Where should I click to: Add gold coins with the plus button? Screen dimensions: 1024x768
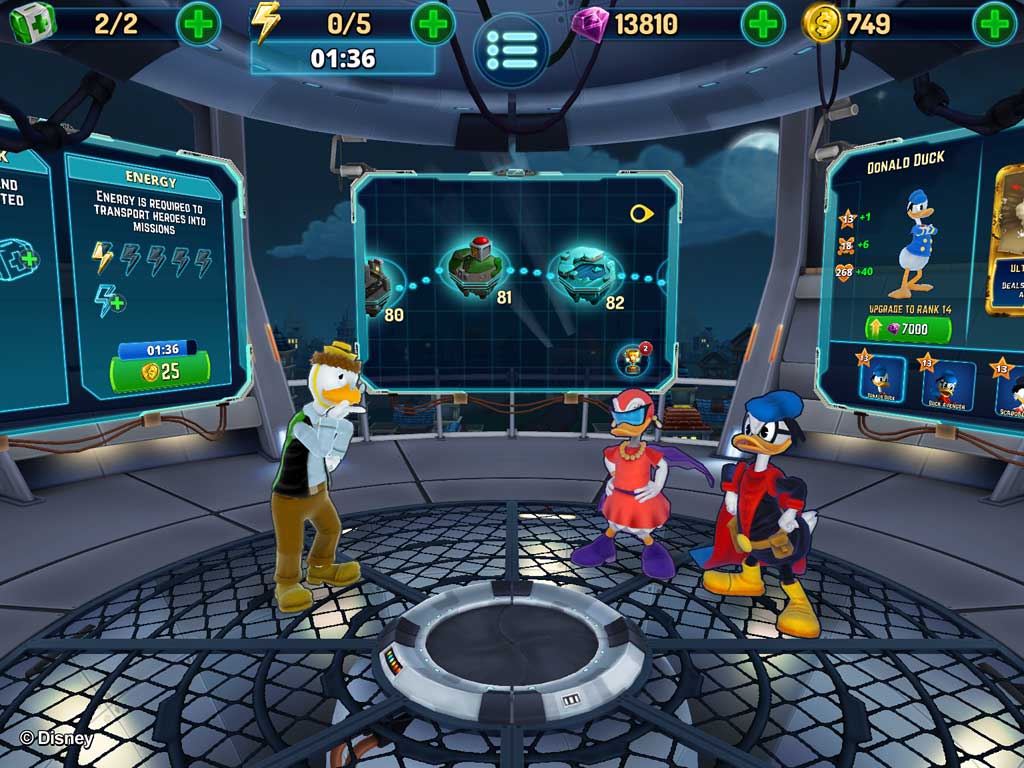pos(995,23)
